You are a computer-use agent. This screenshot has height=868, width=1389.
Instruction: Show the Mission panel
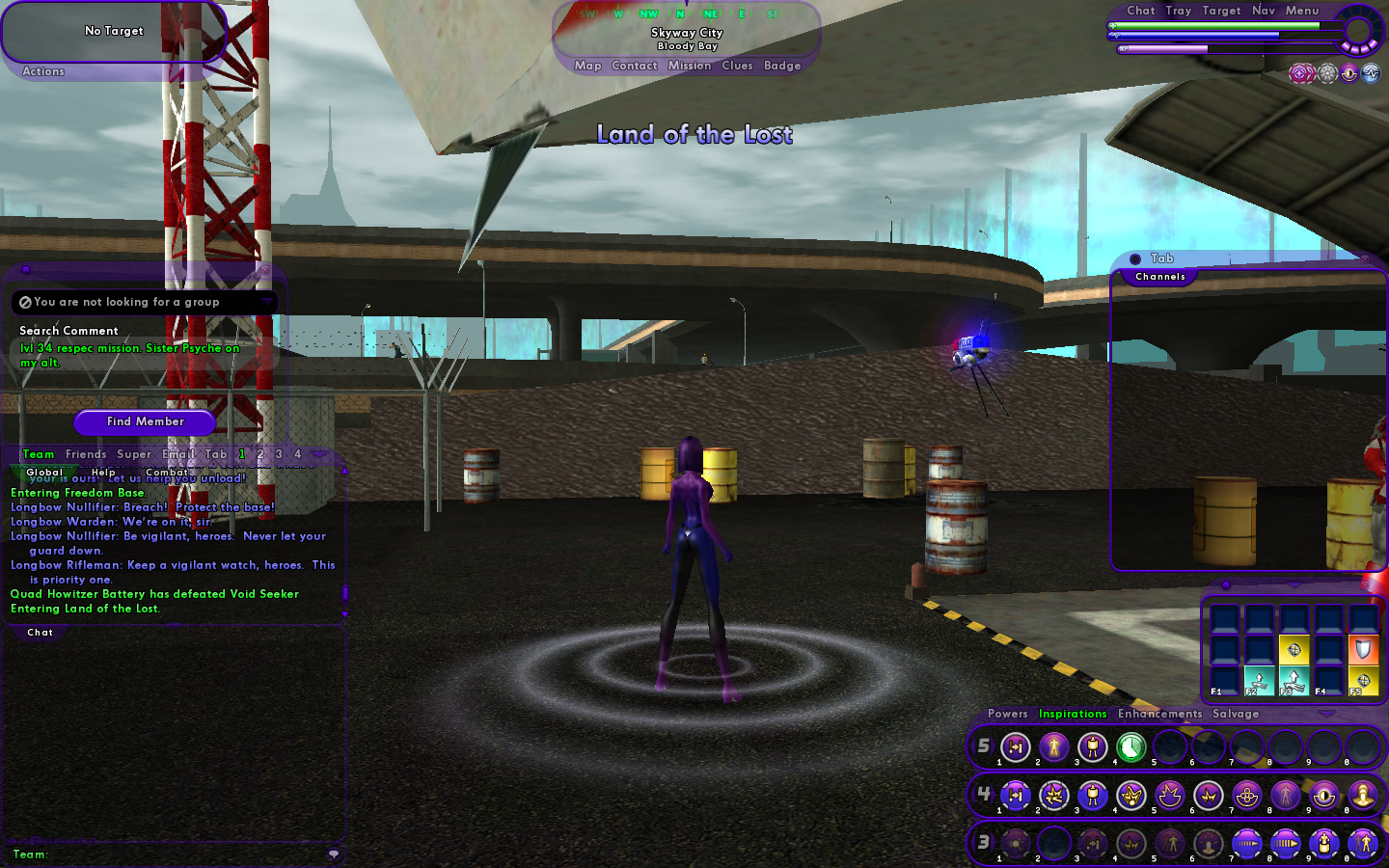pos(689,66)
